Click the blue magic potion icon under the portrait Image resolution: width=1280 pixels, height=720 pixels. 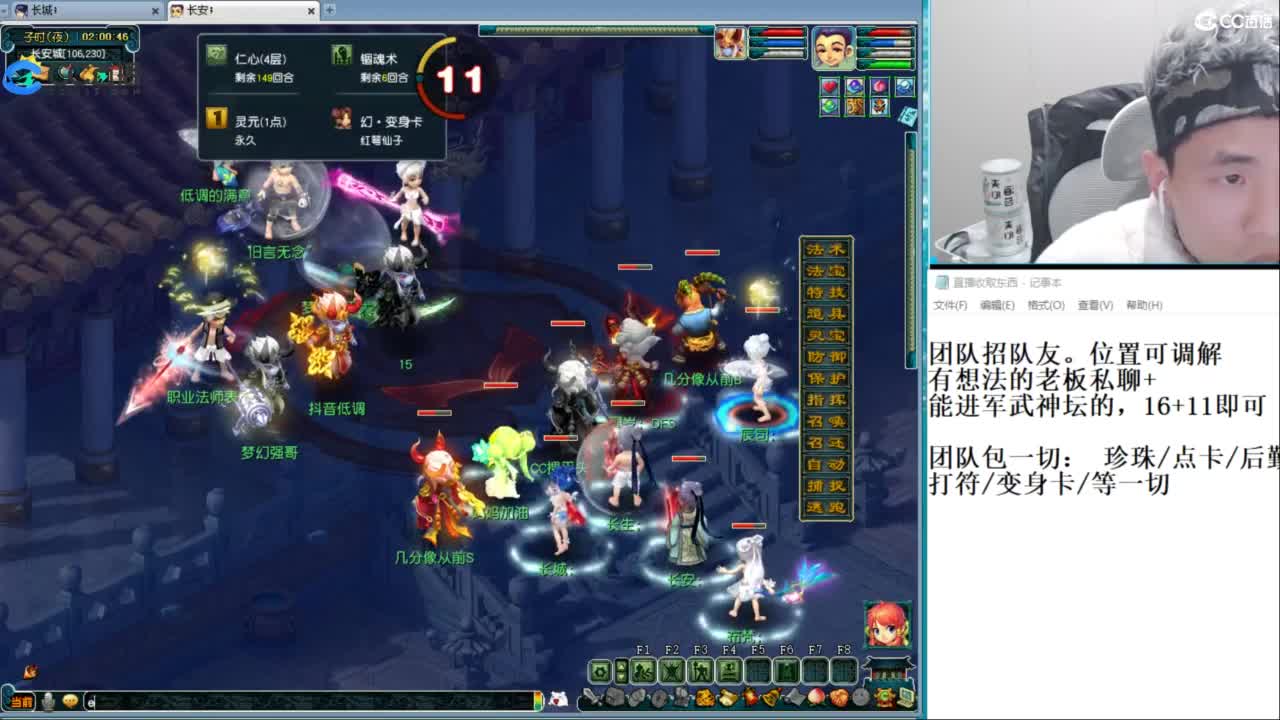854,86
